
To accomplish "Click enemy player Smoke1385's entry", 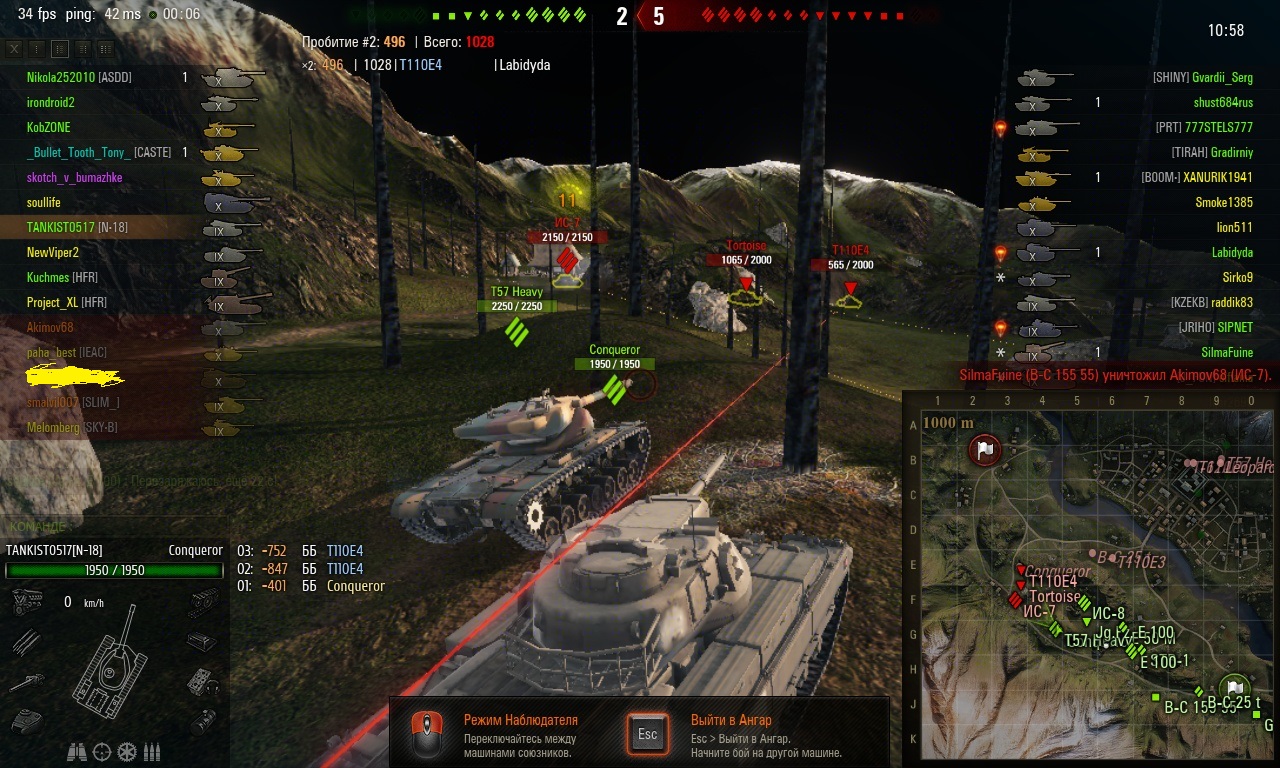I will pos(1224,202).
